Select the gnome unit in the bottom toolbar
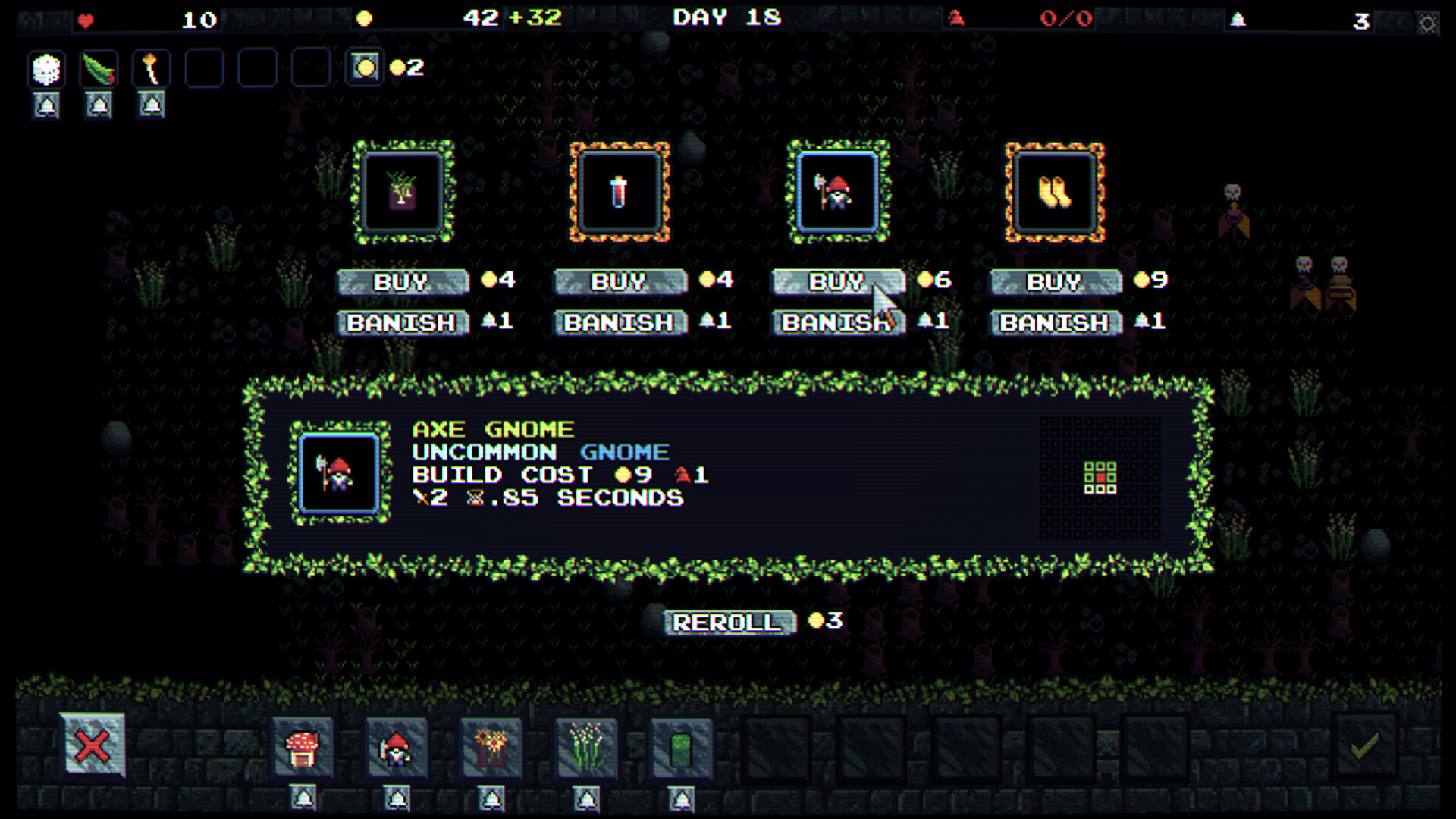 (x=397, y=749)
